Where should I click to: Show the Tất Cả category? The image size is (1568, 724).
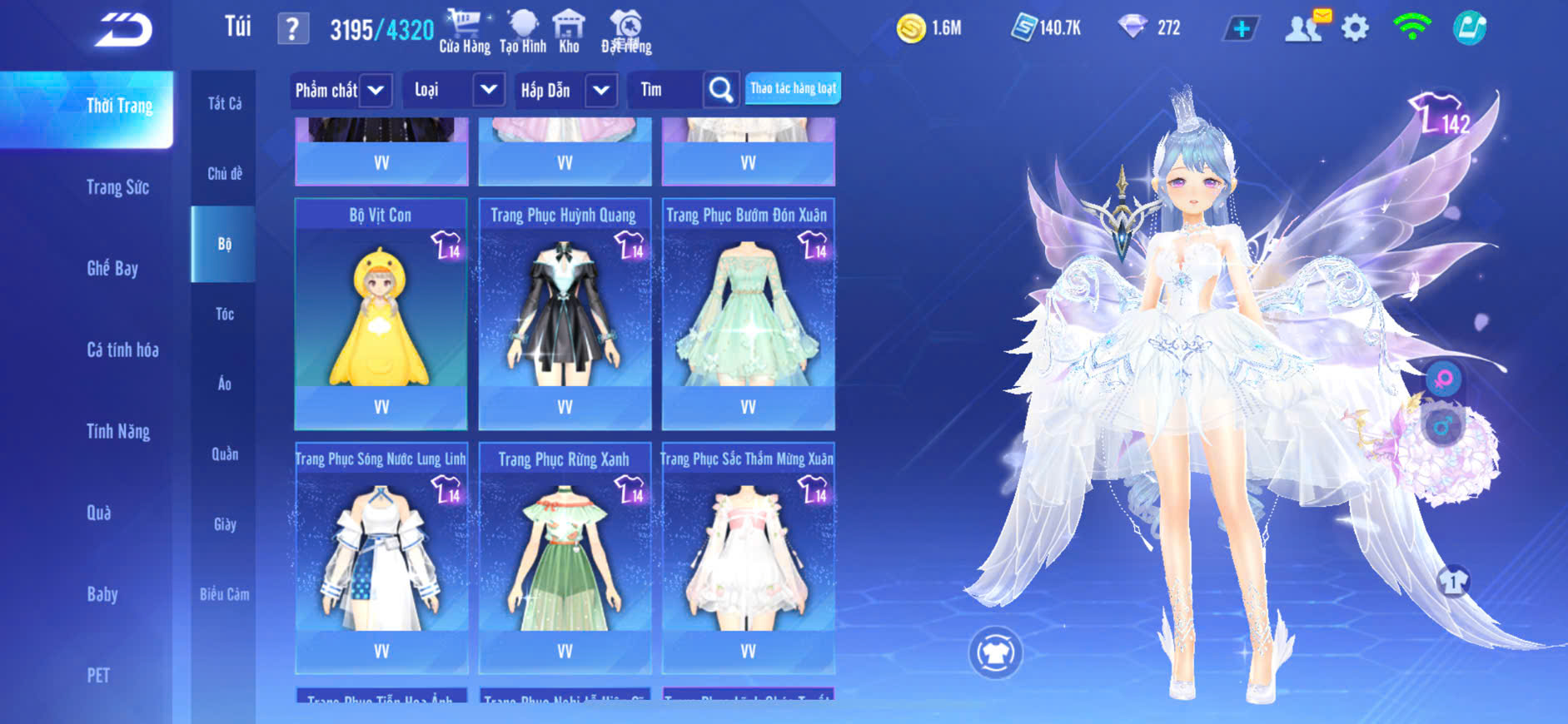224,103
